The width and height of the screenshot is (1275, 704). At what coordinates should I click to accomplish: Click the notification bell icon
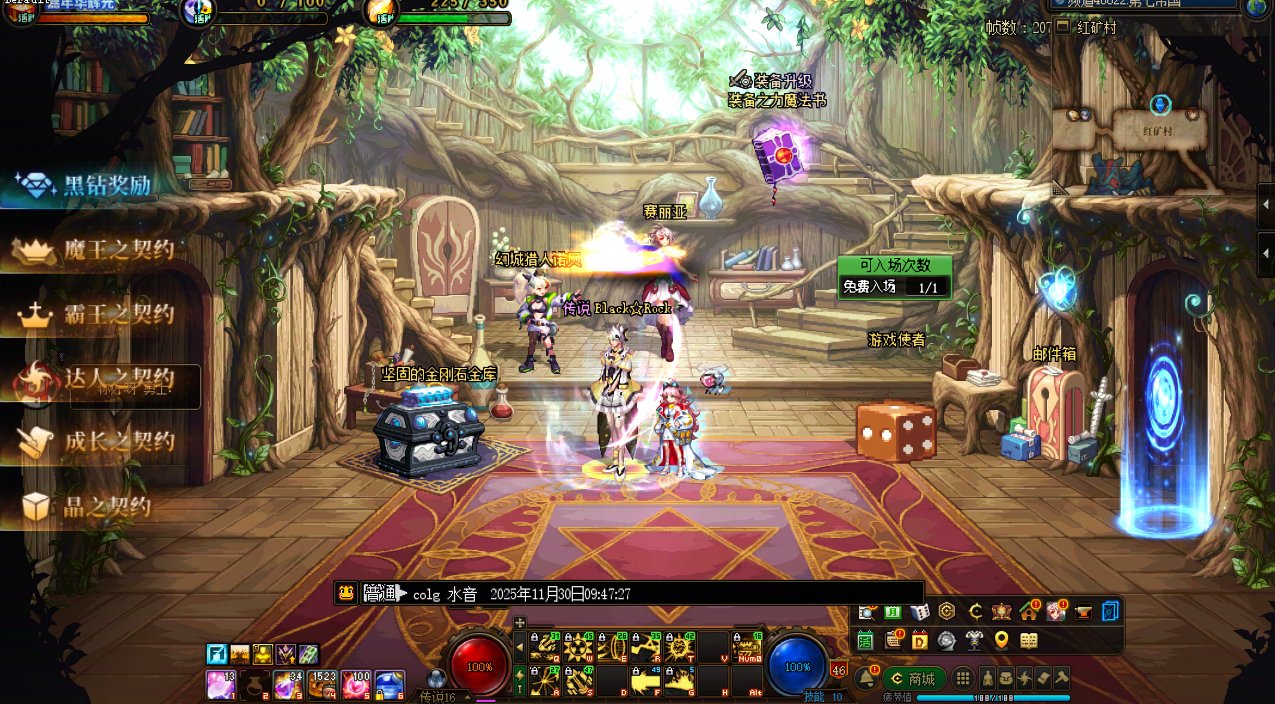pyautogui.click(x=866, y=678)
